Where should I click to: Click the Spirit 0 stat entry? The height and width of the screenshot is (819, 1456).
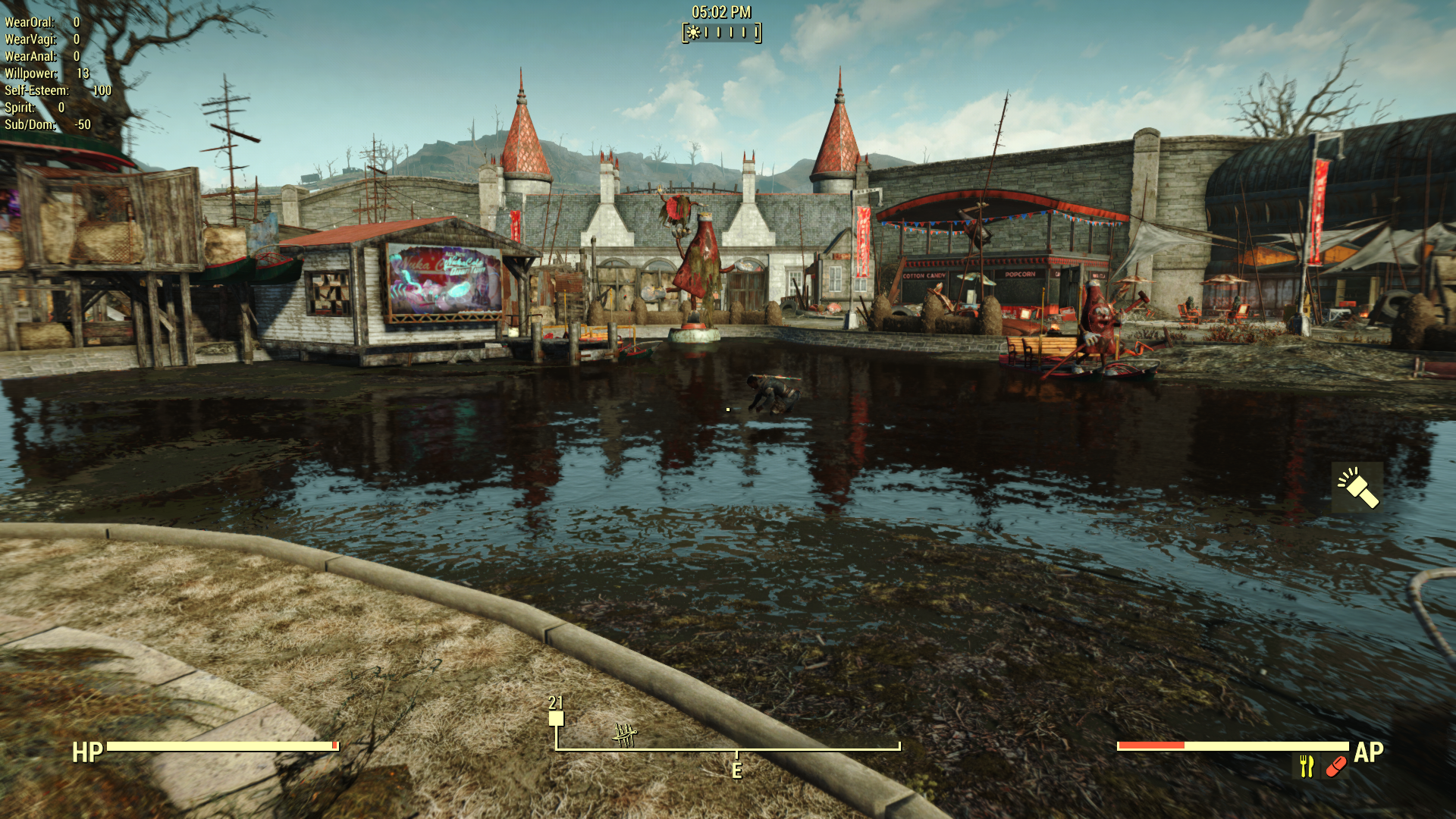pyautogui.click(x=30, y=107)
